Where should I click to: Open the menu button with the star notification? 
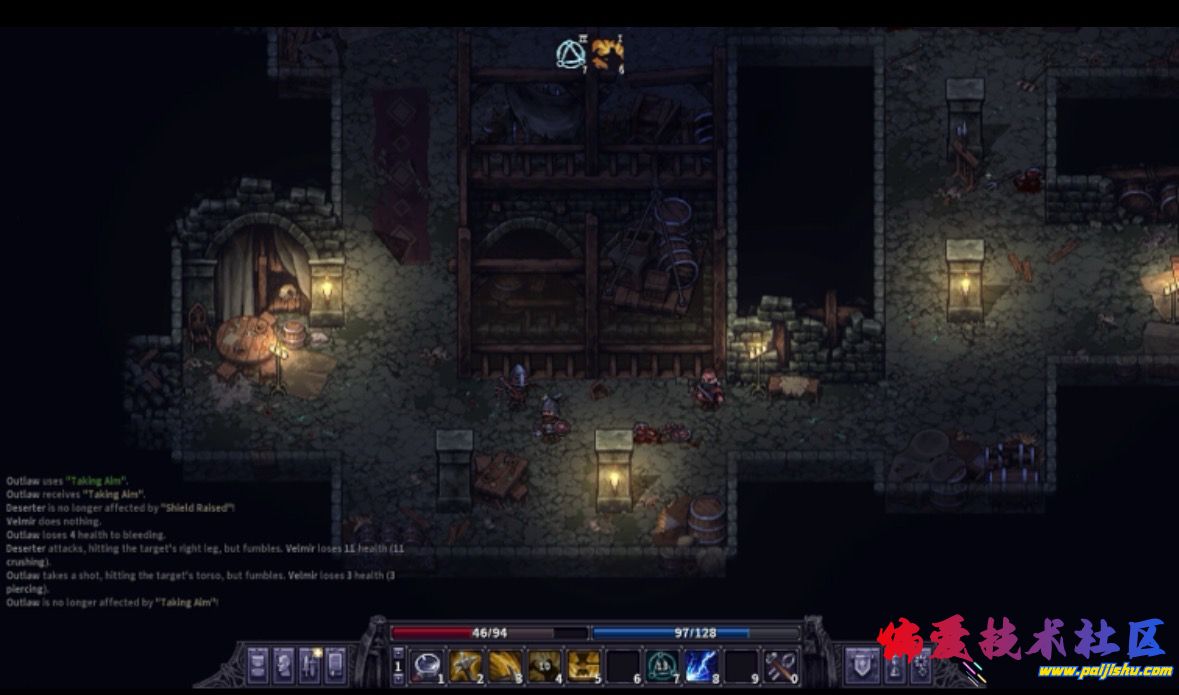click(x=310, y=664)
